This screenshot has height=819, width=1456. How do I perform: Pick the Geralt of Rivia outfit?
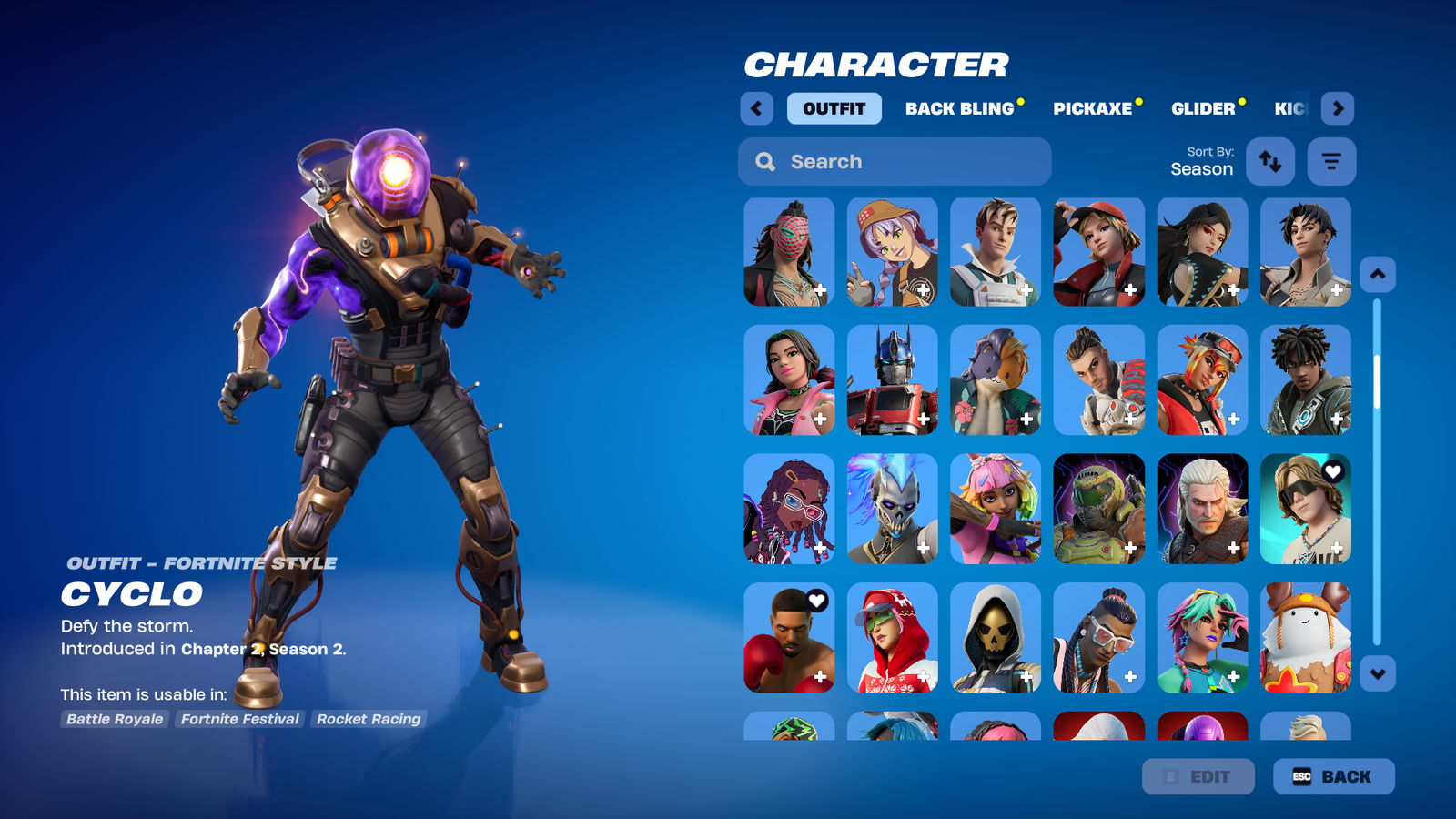(1202, 509)
